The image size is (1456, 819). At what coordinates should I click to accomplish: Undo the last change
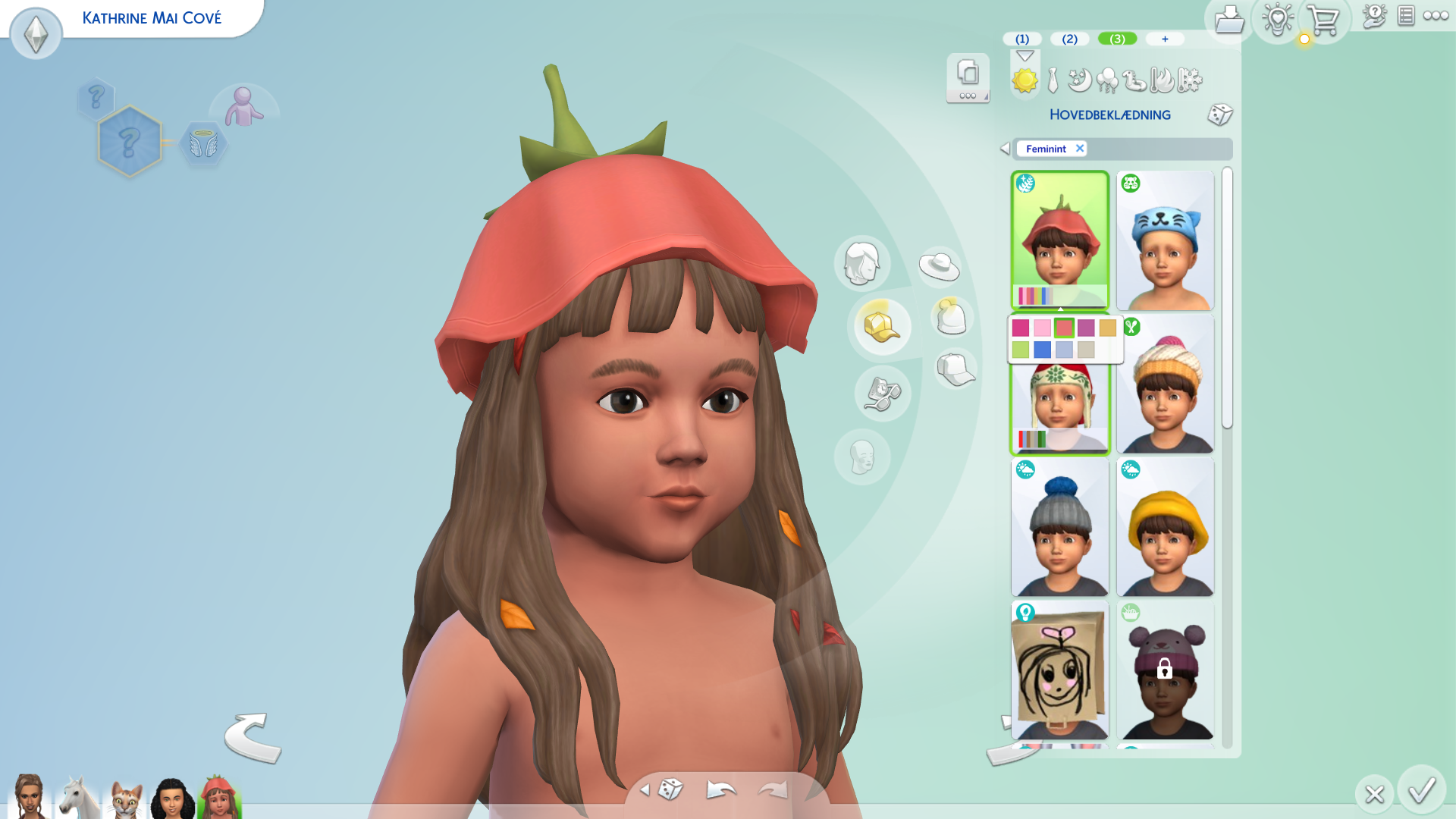(720, 790)
